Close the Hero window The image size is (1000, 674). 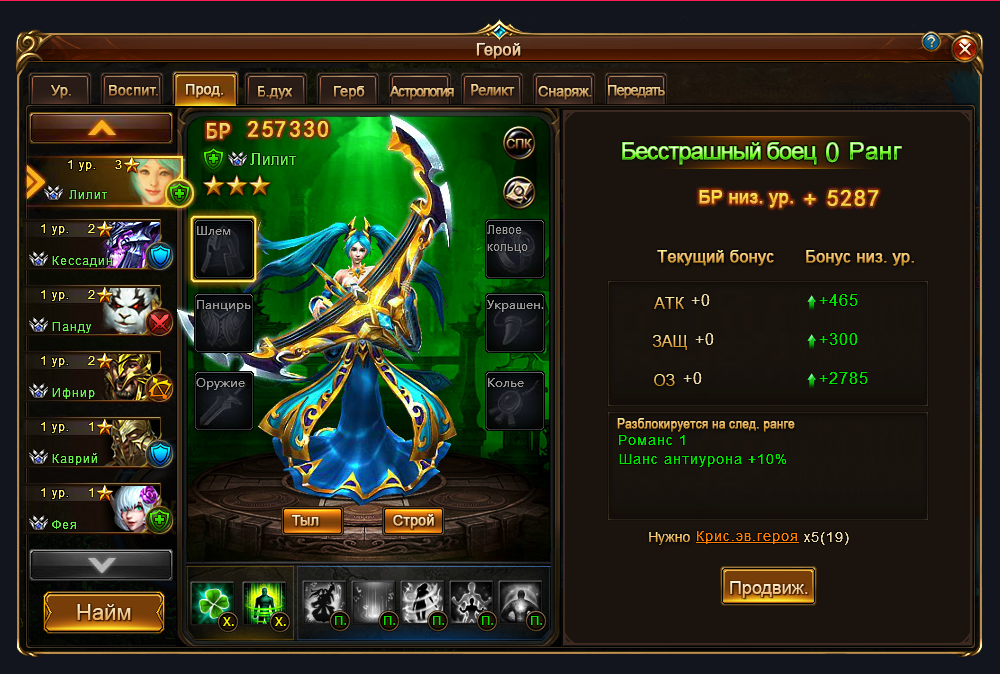pyautogui.click(x=964, y=48)
